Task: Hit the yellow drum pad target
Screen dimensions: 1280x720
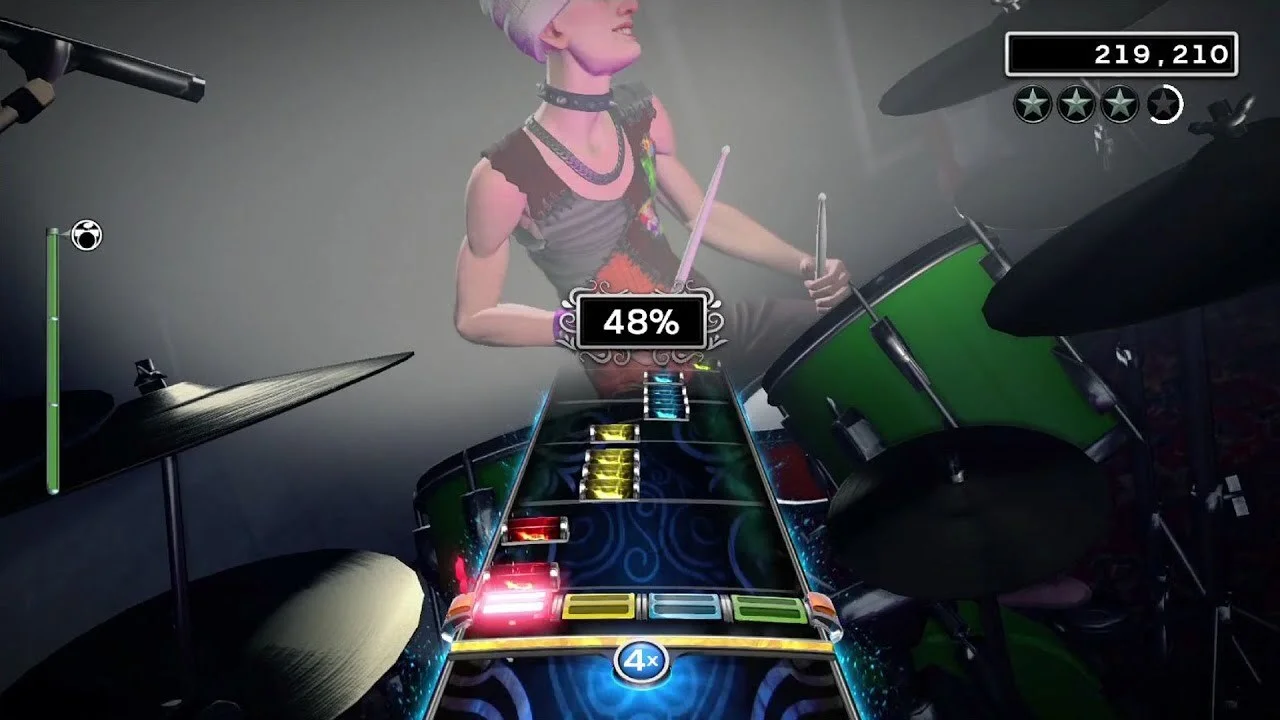Action: point(598,606)
